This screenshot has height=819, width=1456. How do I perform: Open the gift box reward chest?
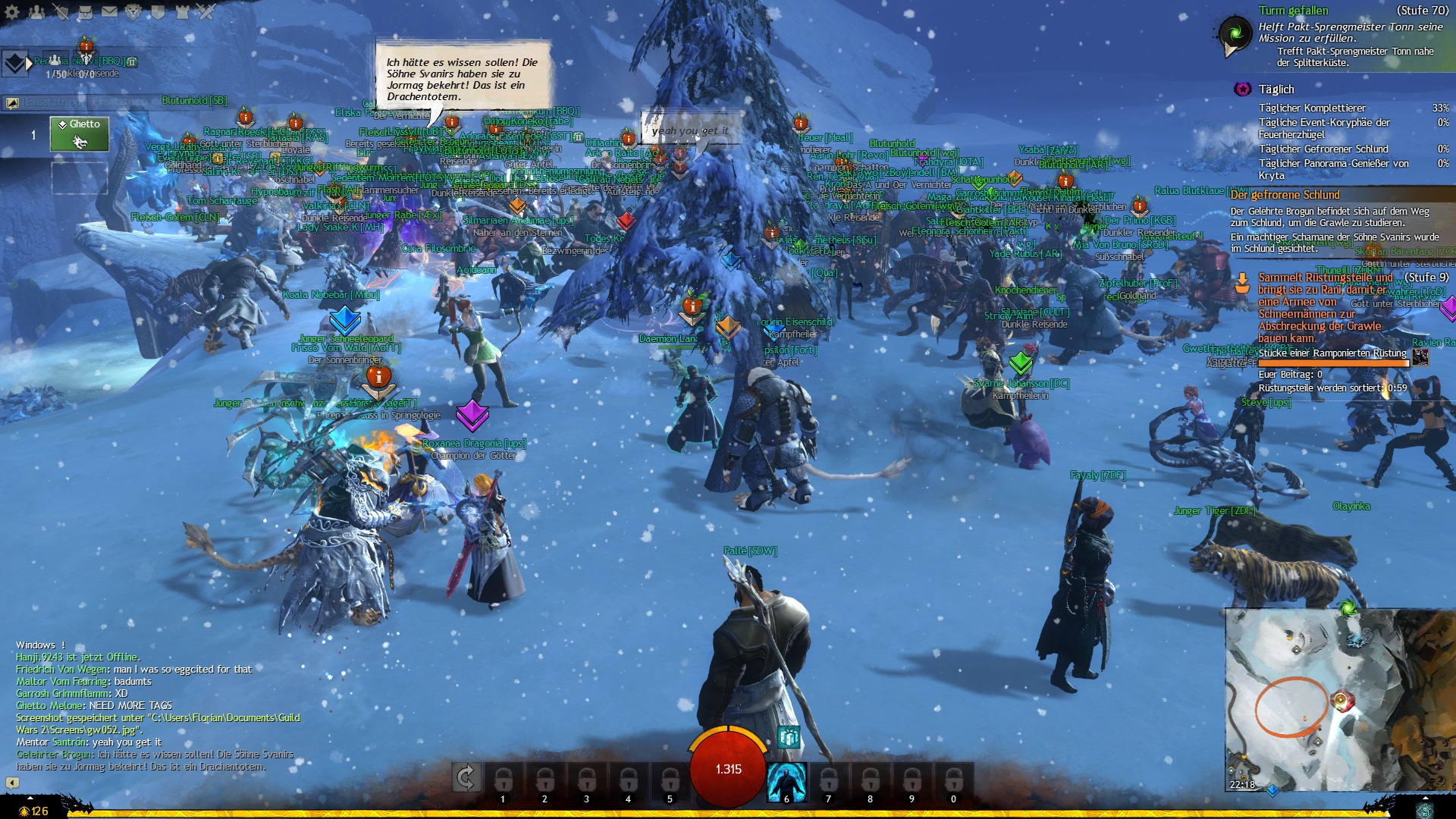click(789, 736)
